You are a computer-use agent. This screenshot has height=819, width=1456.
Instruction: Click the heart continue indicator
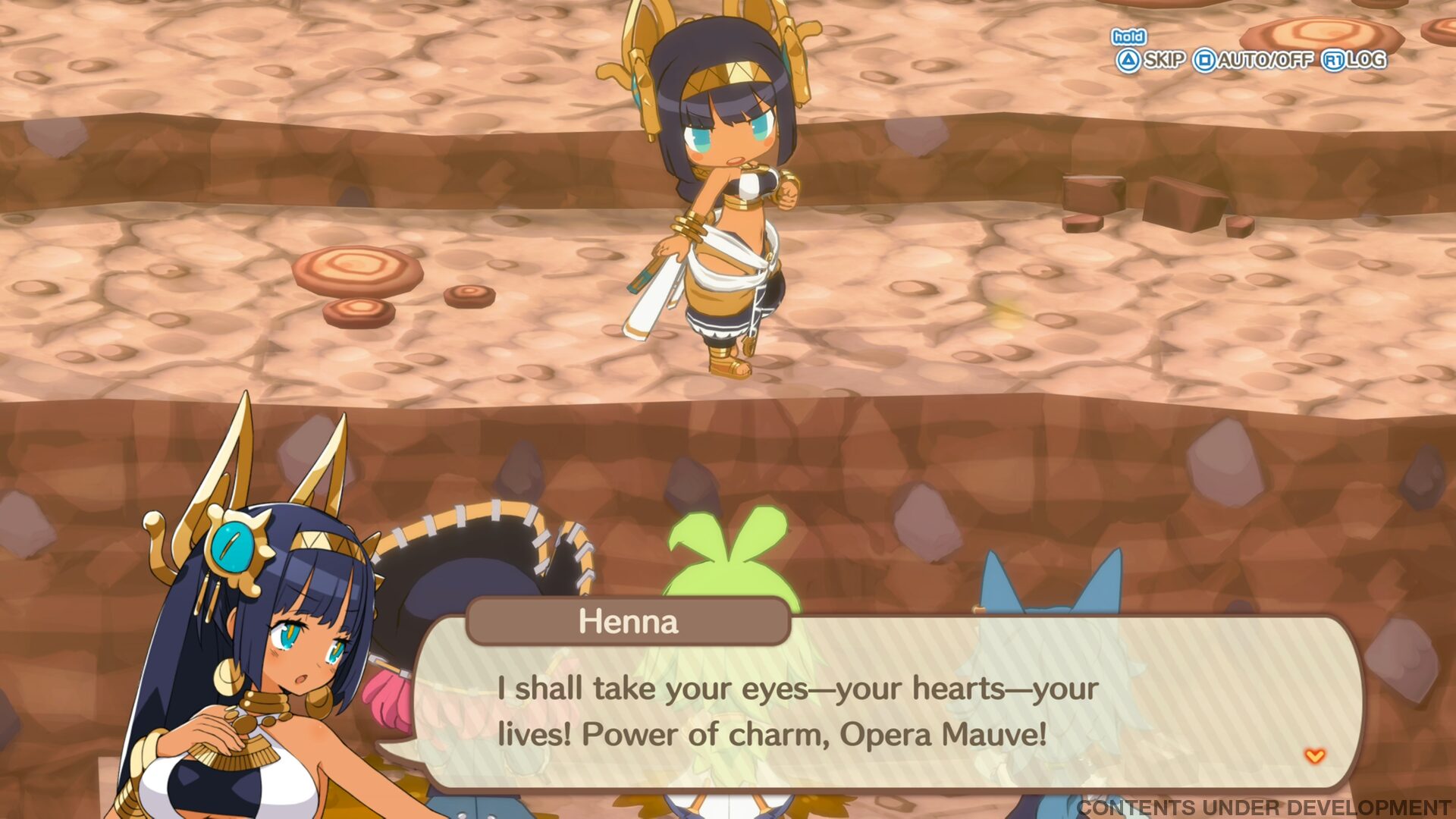(x=1314, y=756)
